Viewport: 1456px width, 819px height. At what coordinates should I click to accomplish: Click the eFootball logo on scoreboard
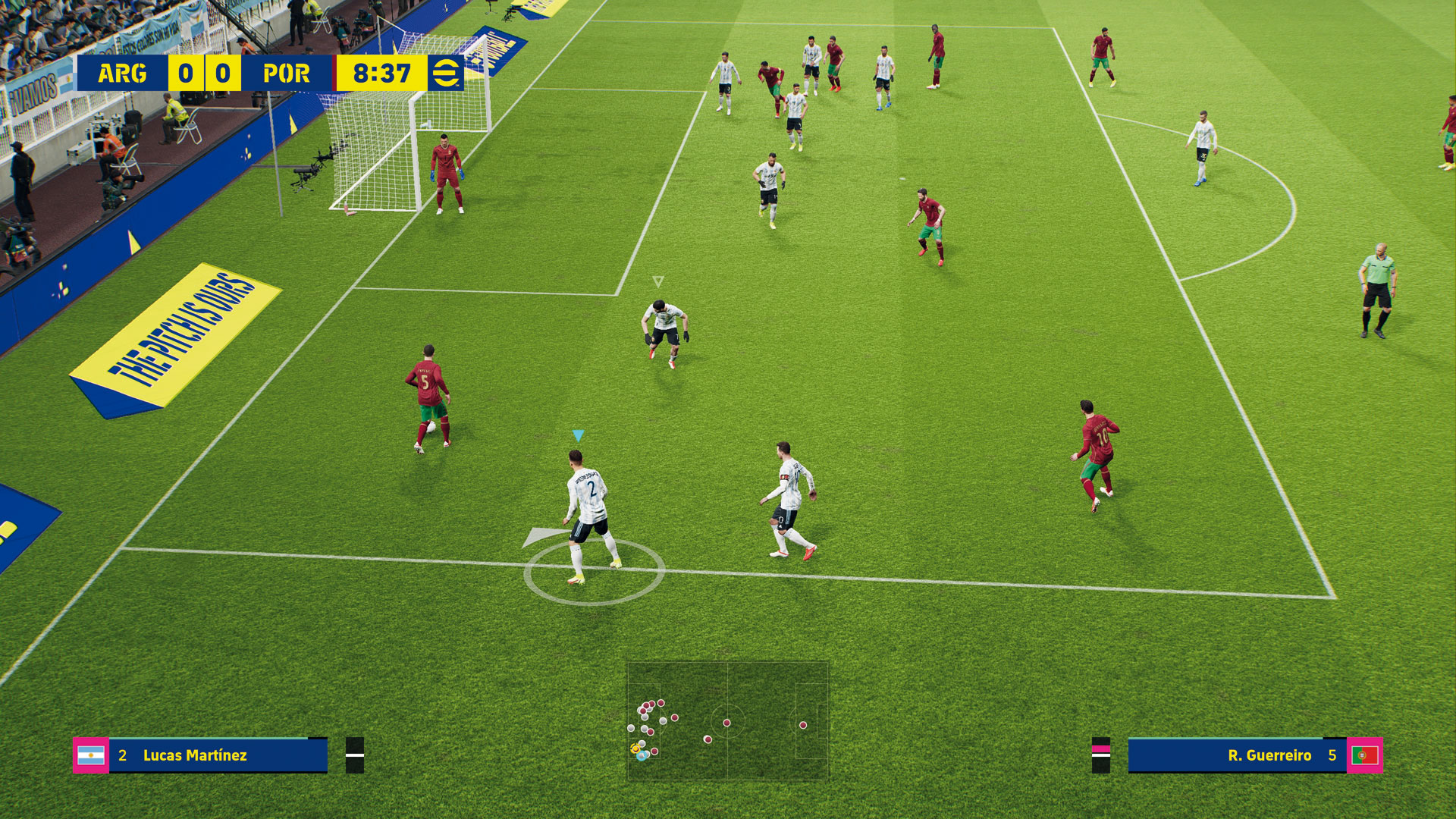click(445, 74)
